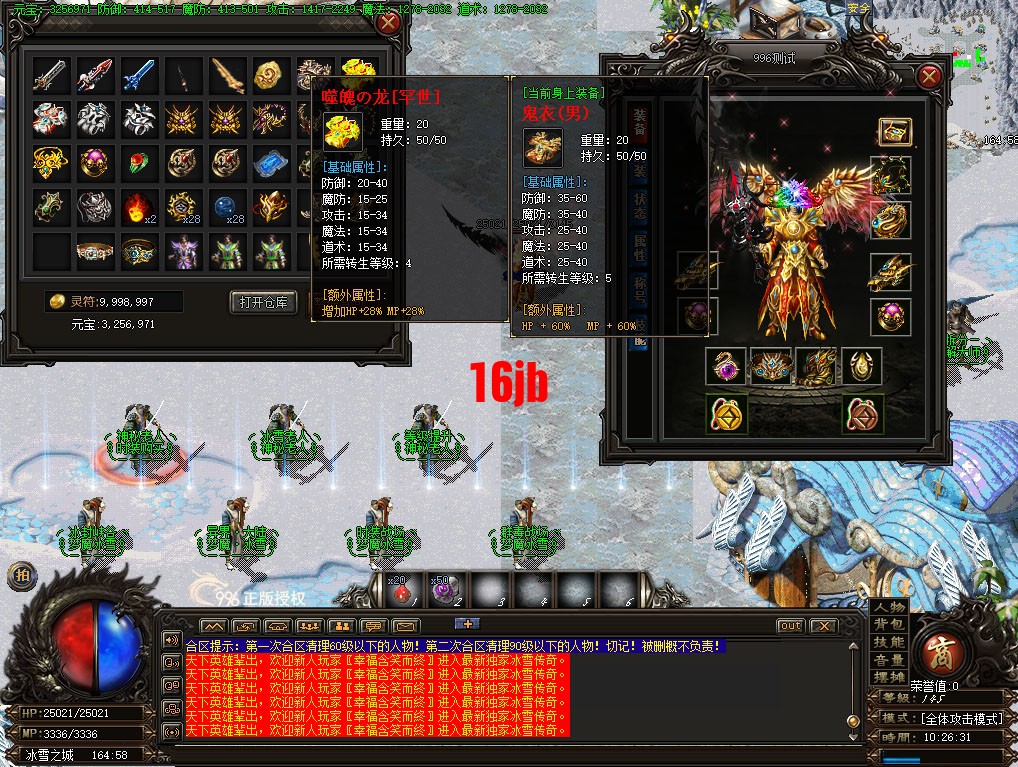Pick the fire skull item stack x2
Image resolution: width=1018 pixels, height=767 pixels.
pos(139,207)
